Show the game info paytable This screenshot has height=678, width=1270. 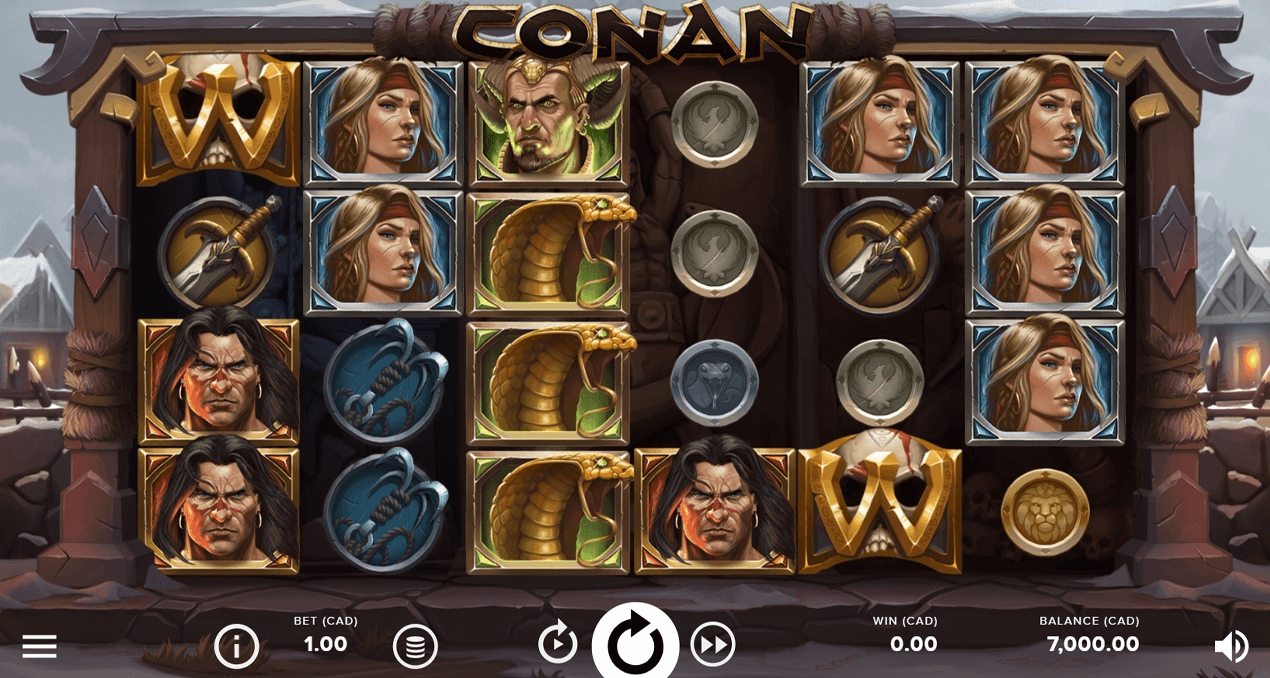coord(237,646)
